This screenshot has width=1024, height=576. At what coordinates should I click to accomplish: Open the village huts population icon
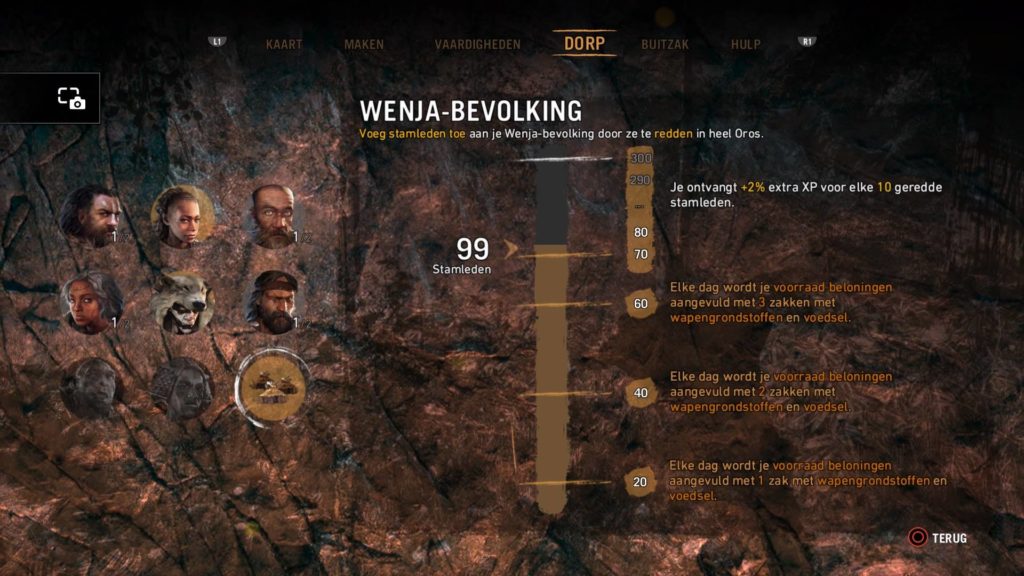click(272, 388)
